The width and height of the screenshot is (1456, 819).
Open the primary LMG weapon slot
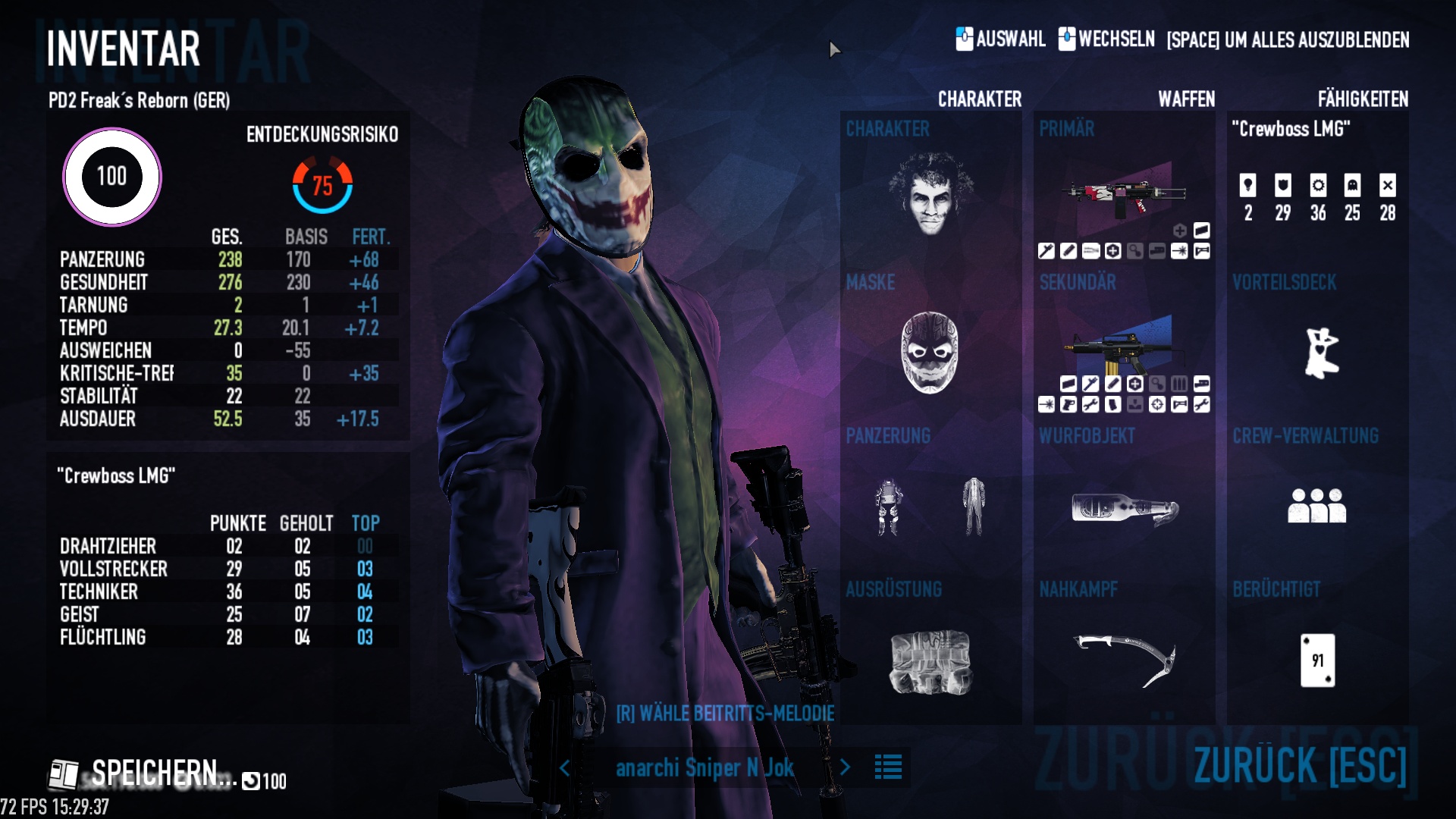pos(1124,194)
